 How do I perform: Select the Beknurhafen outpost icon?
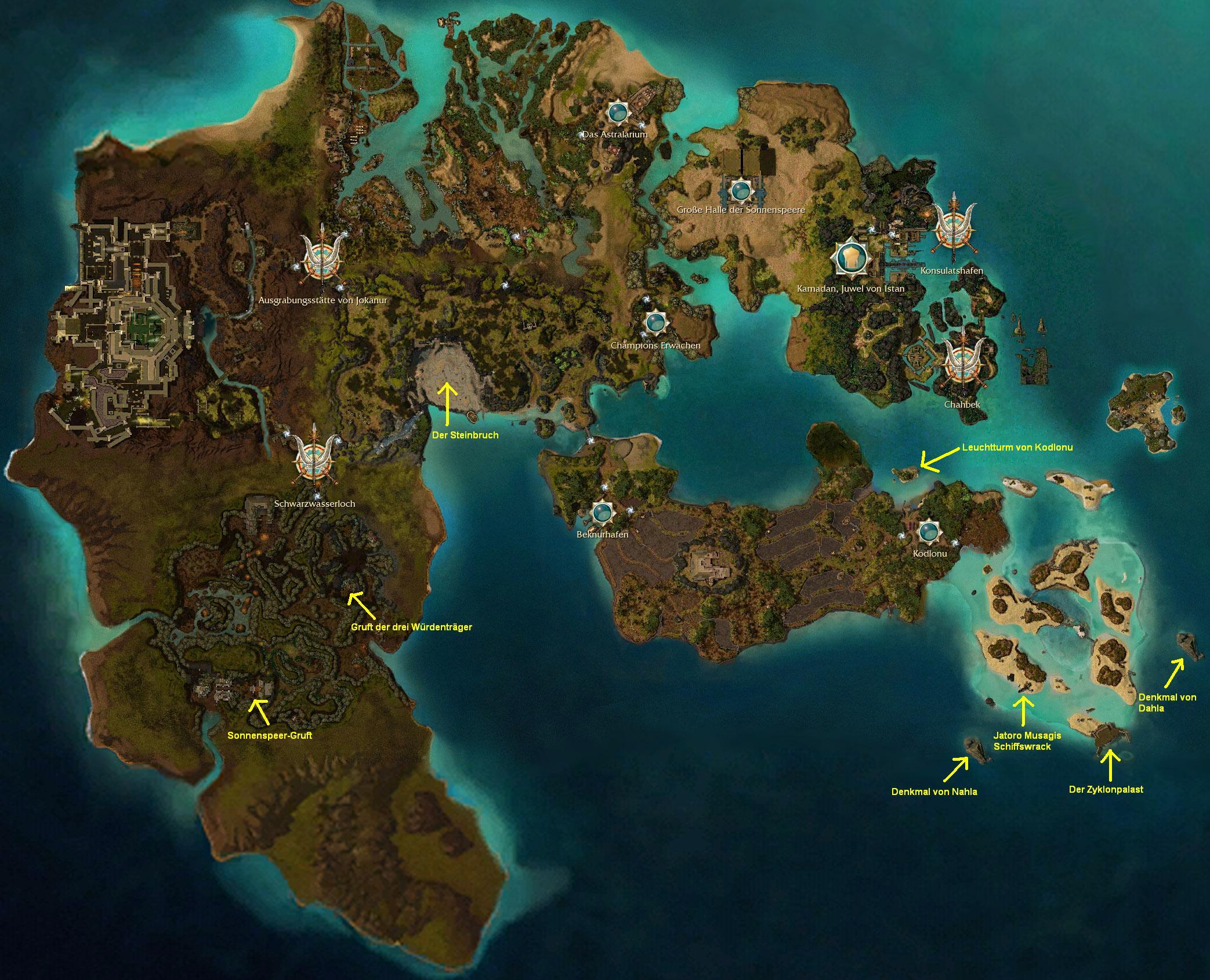(x=602, y=511)
